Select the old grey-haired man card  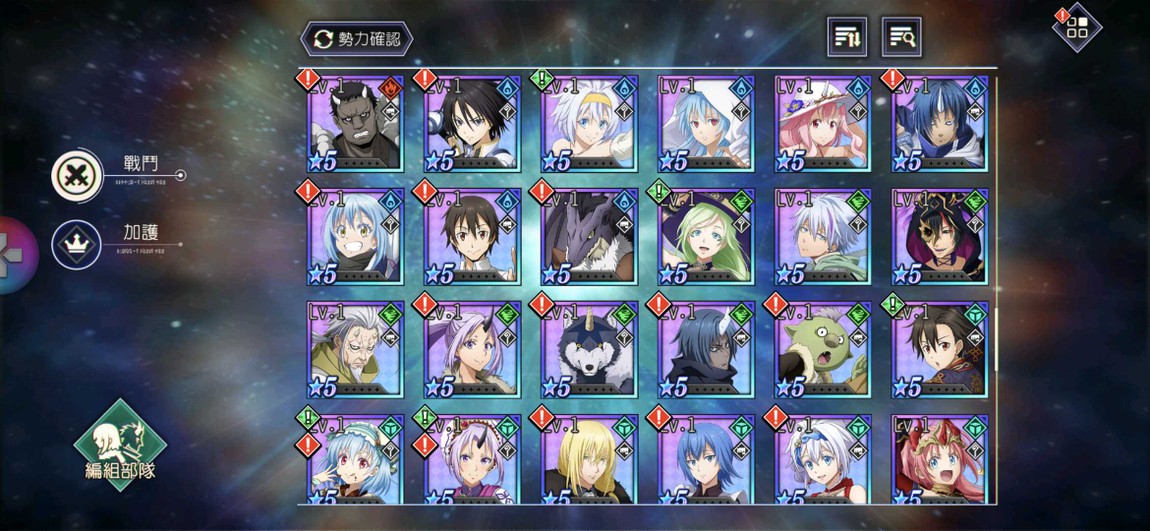[x=355, y=351]
